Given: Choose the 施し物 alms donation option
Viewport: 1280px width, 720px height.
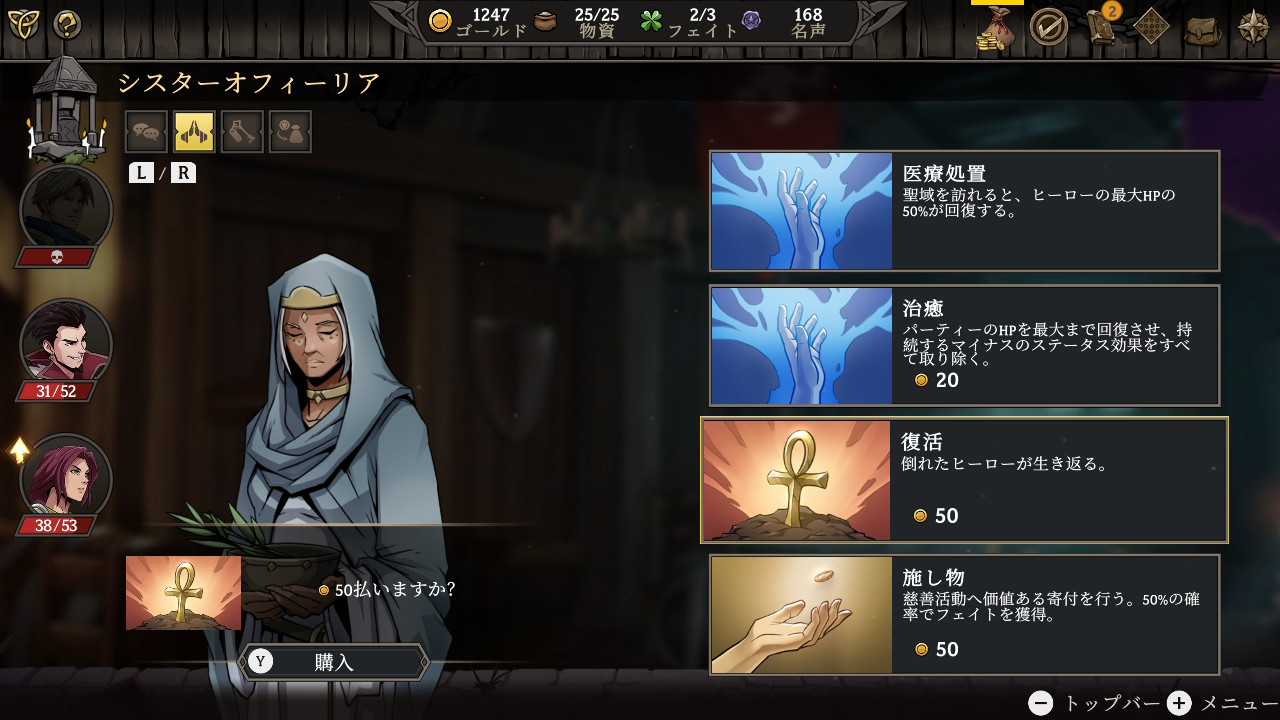Looking at the screenshot, I should [x=964, y=615].
